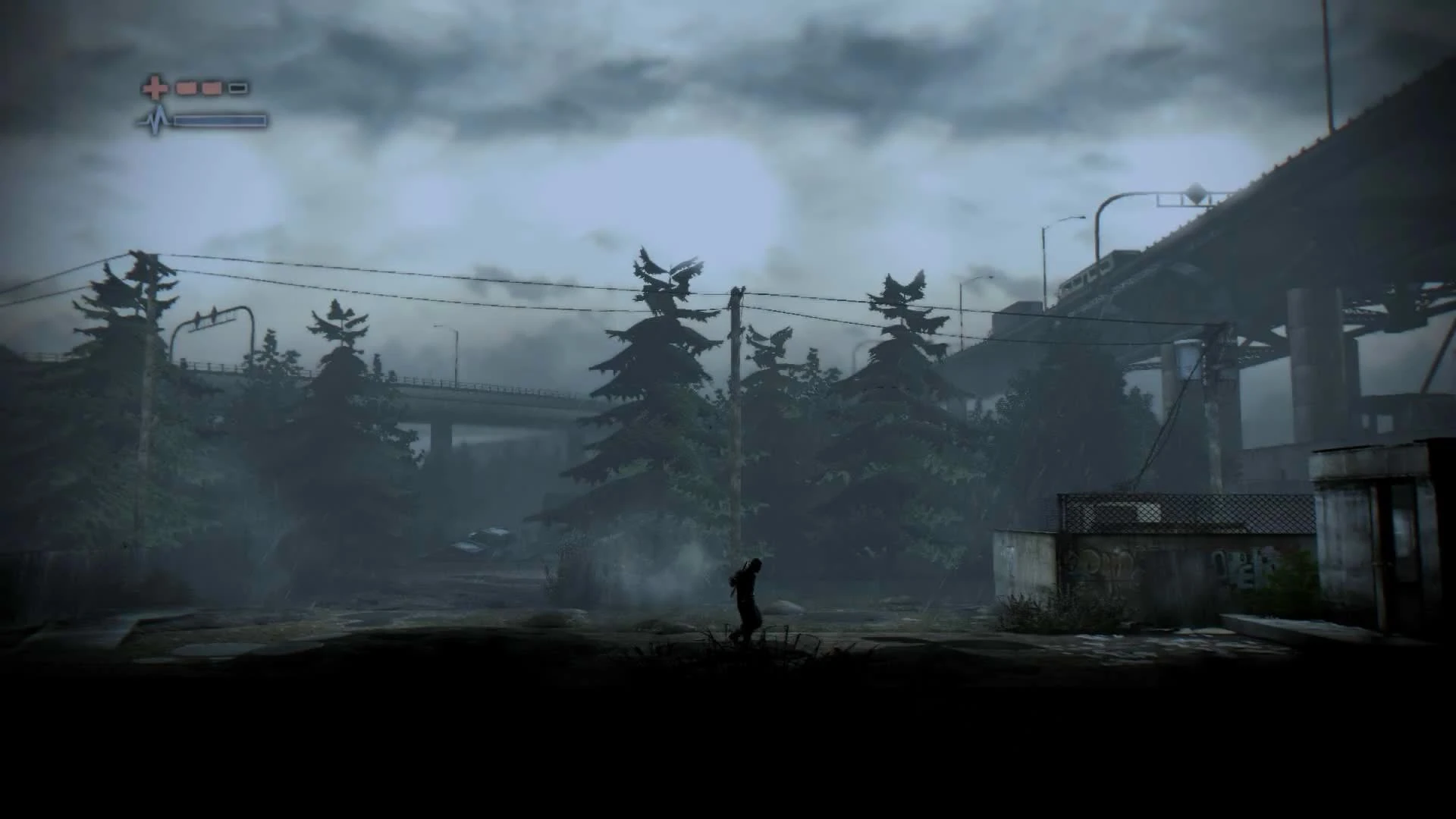This screenshot has width=1456, height=819.
Task: Click the leftmost pink health indicator
Action: (x=185, y=88)
